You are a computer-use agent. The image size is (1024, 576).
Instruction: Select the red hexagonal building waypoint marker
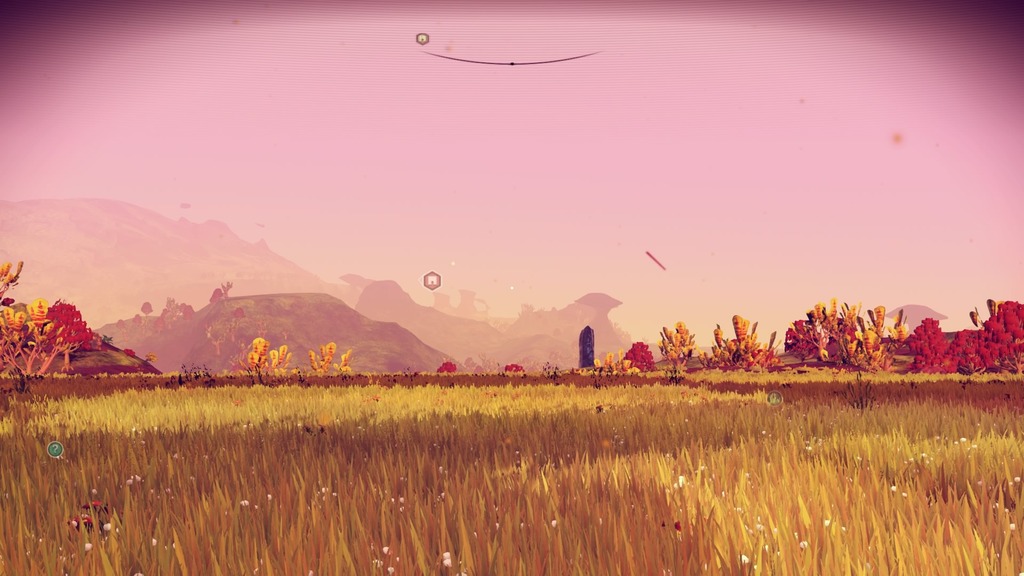(x=432, y=281)
